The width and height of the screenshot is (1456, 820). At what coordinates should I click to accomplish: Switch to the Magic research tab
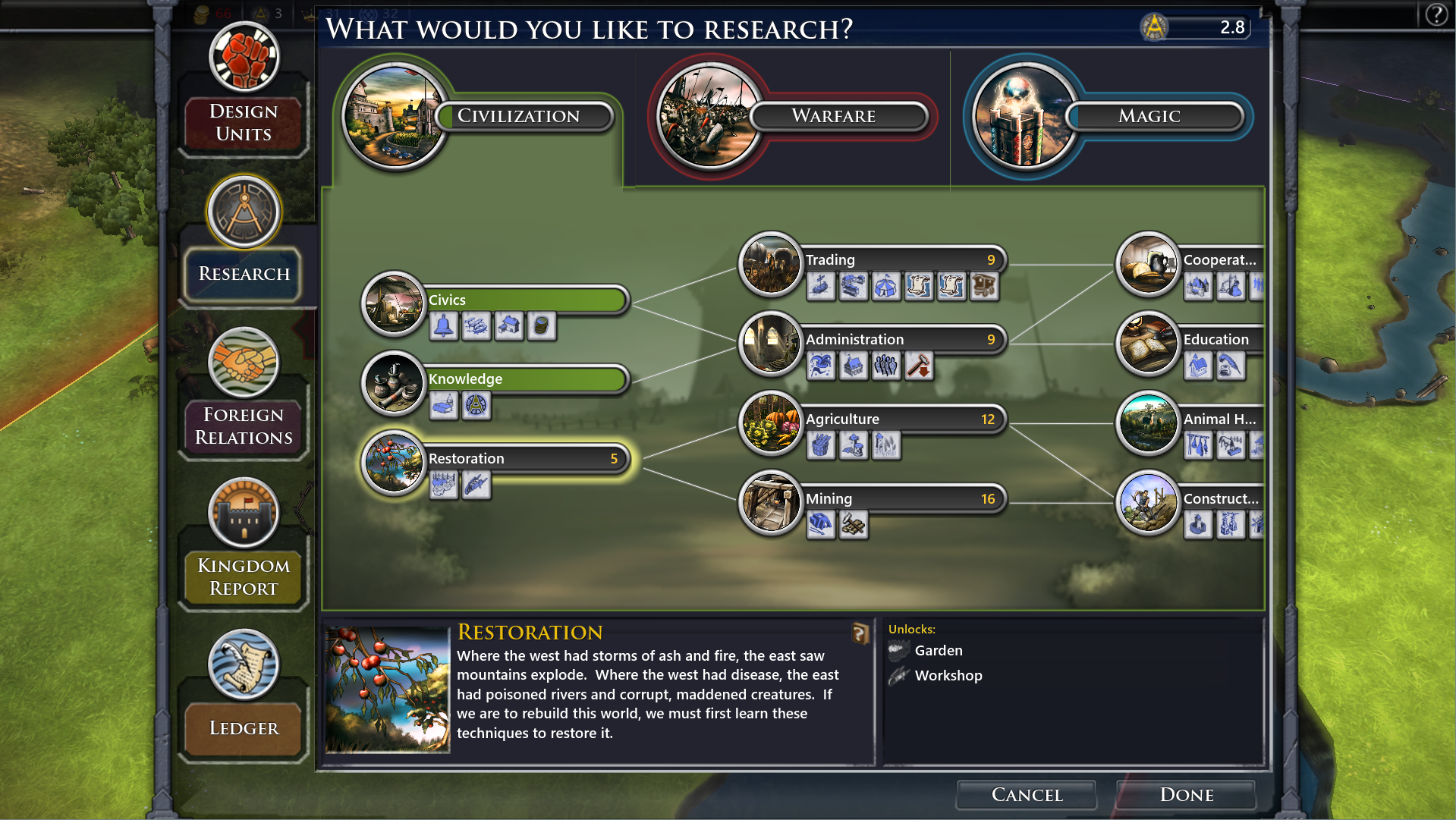(1149, 116)
